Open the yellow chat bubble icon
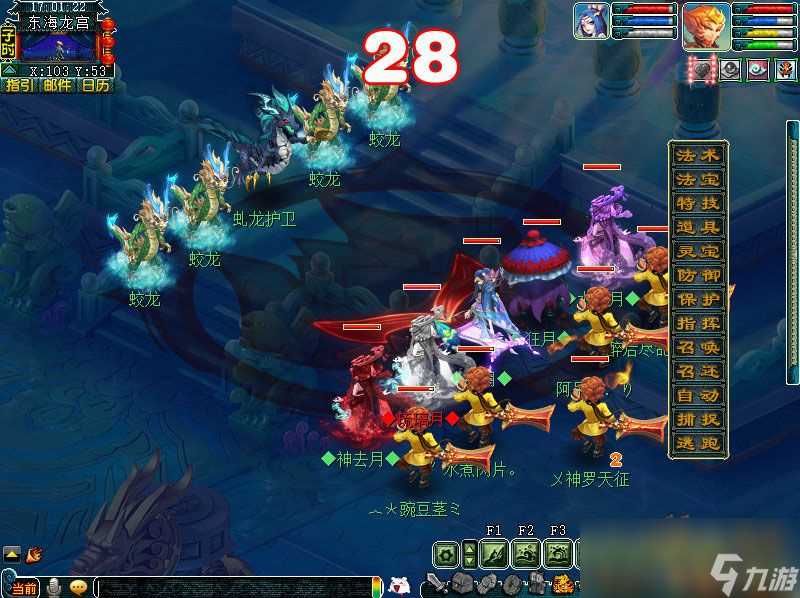800x598 pixels. coord(77,586)
